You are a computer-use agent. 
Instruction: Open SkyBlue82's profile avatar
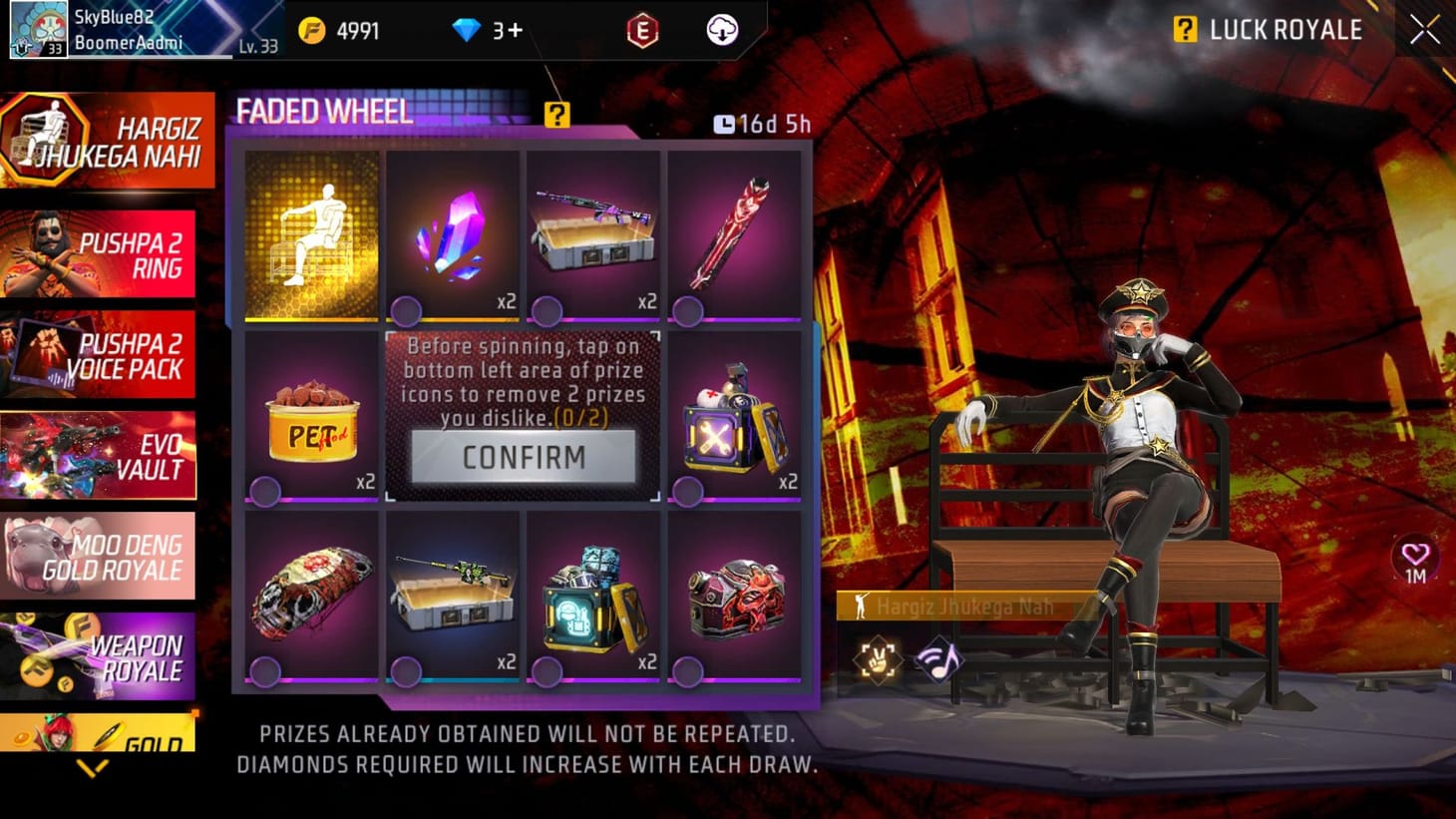click(38, 31)
